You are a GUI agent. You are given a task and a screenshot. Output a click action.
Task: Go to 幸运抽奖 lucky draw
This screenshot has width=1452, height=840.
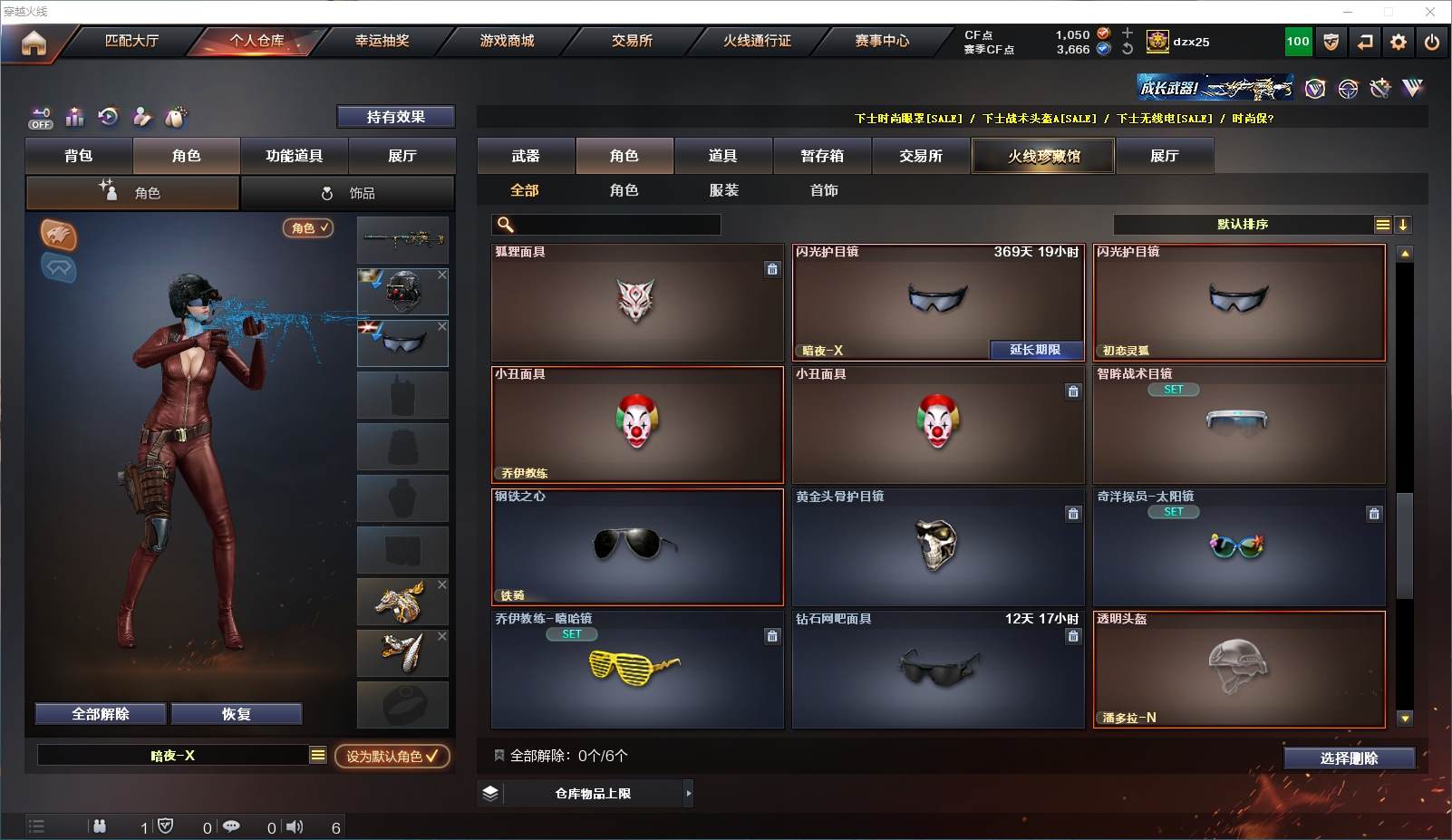pyautogui.click(x=382, y=41)
